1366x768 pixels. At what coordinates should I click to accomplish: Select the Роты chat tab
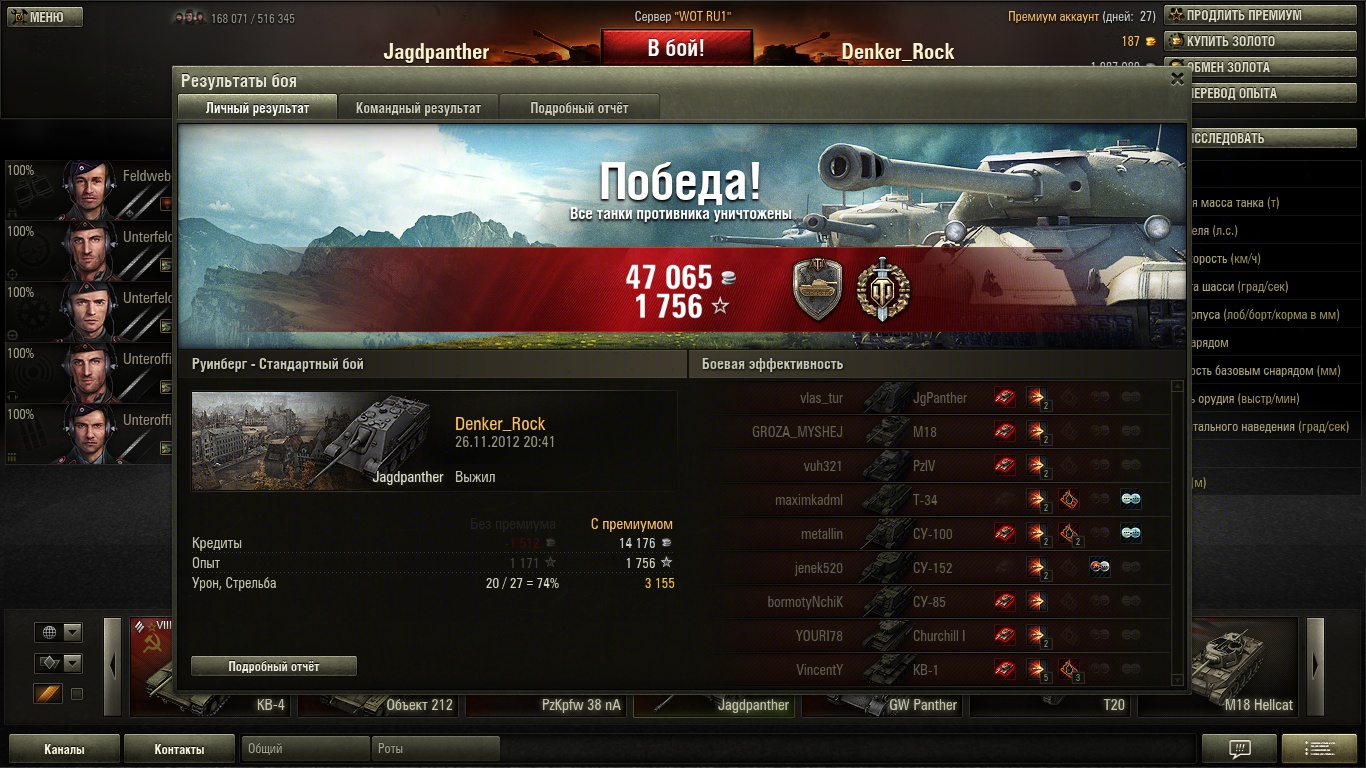click(435, 749)
